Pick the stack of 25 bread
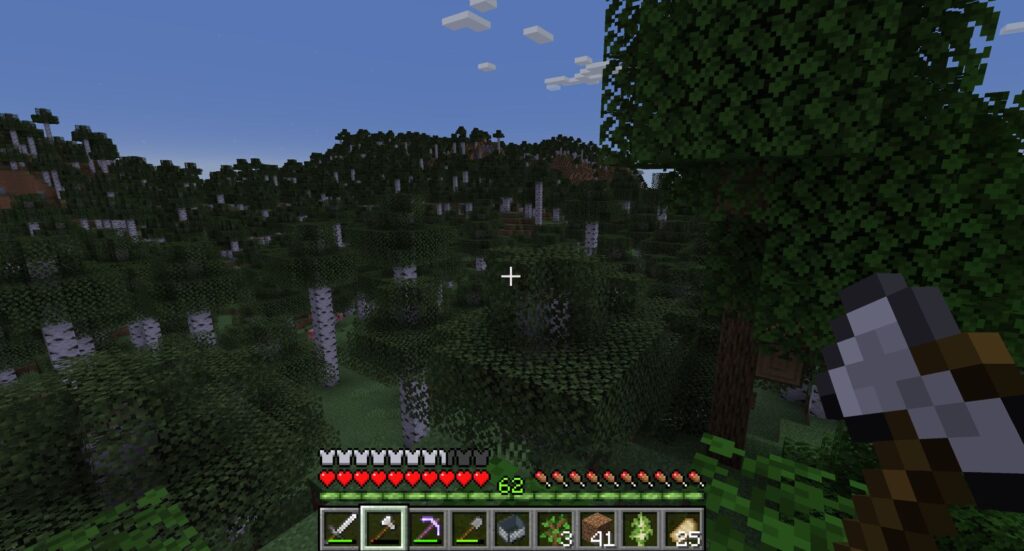 684,527
